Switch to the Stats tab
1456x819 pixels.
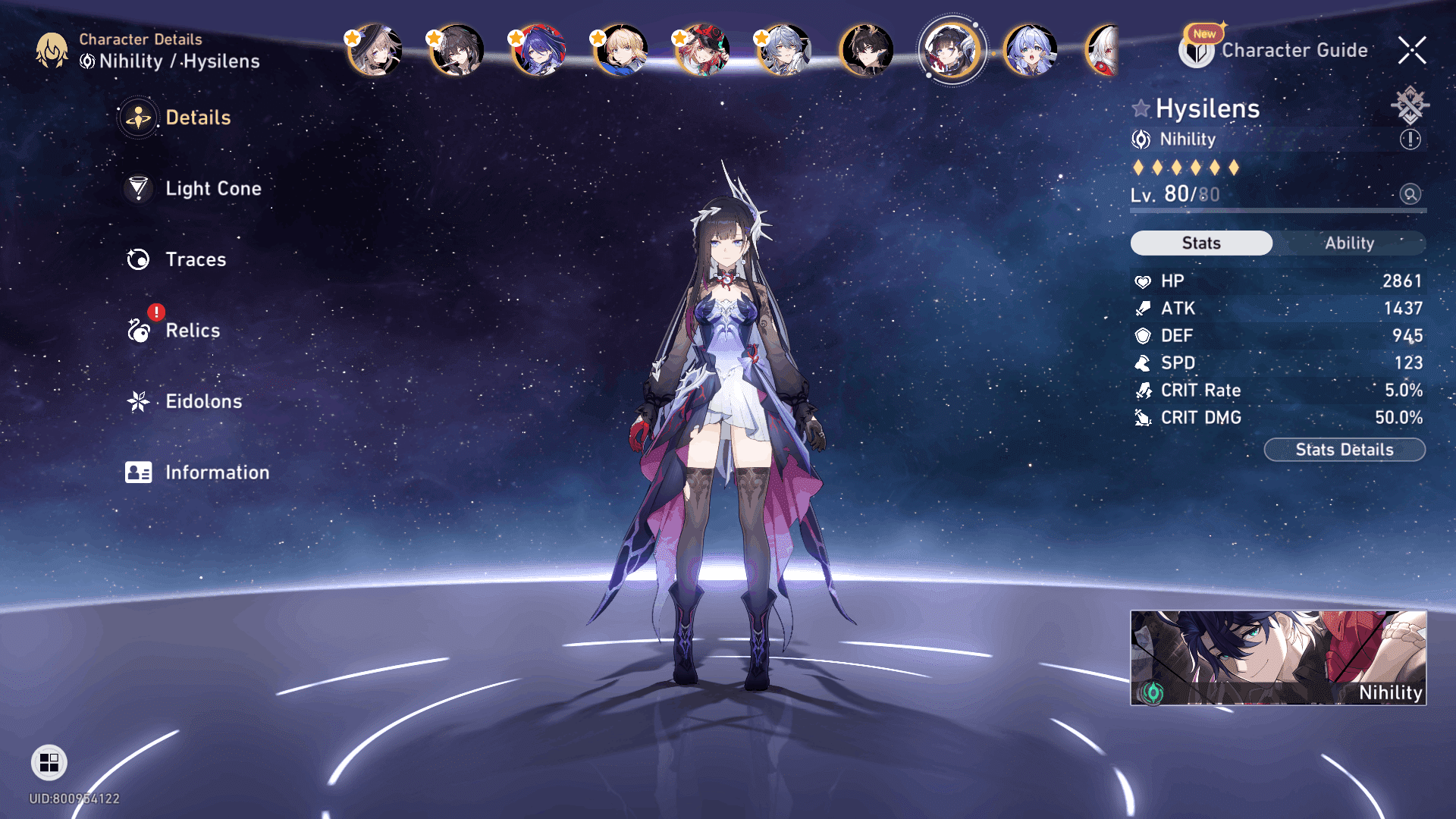(x=1201, y=243)
